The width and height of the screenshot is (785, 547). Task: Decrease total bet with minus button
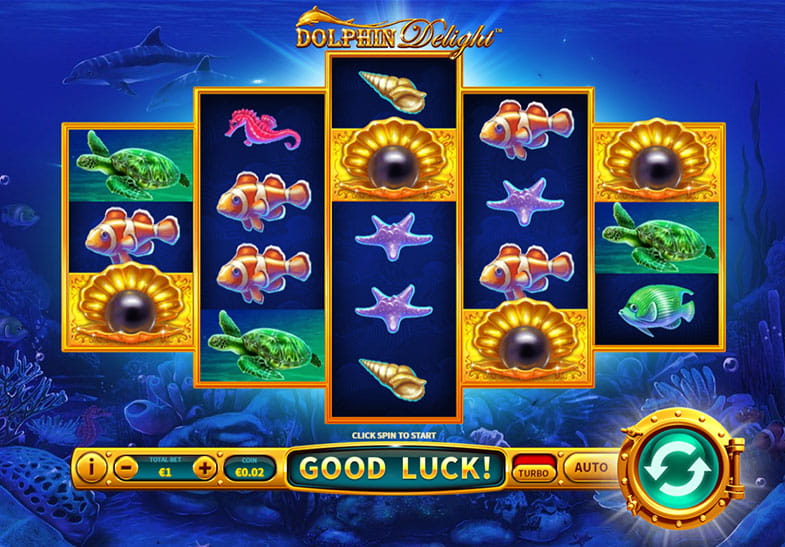pos(125,467)
